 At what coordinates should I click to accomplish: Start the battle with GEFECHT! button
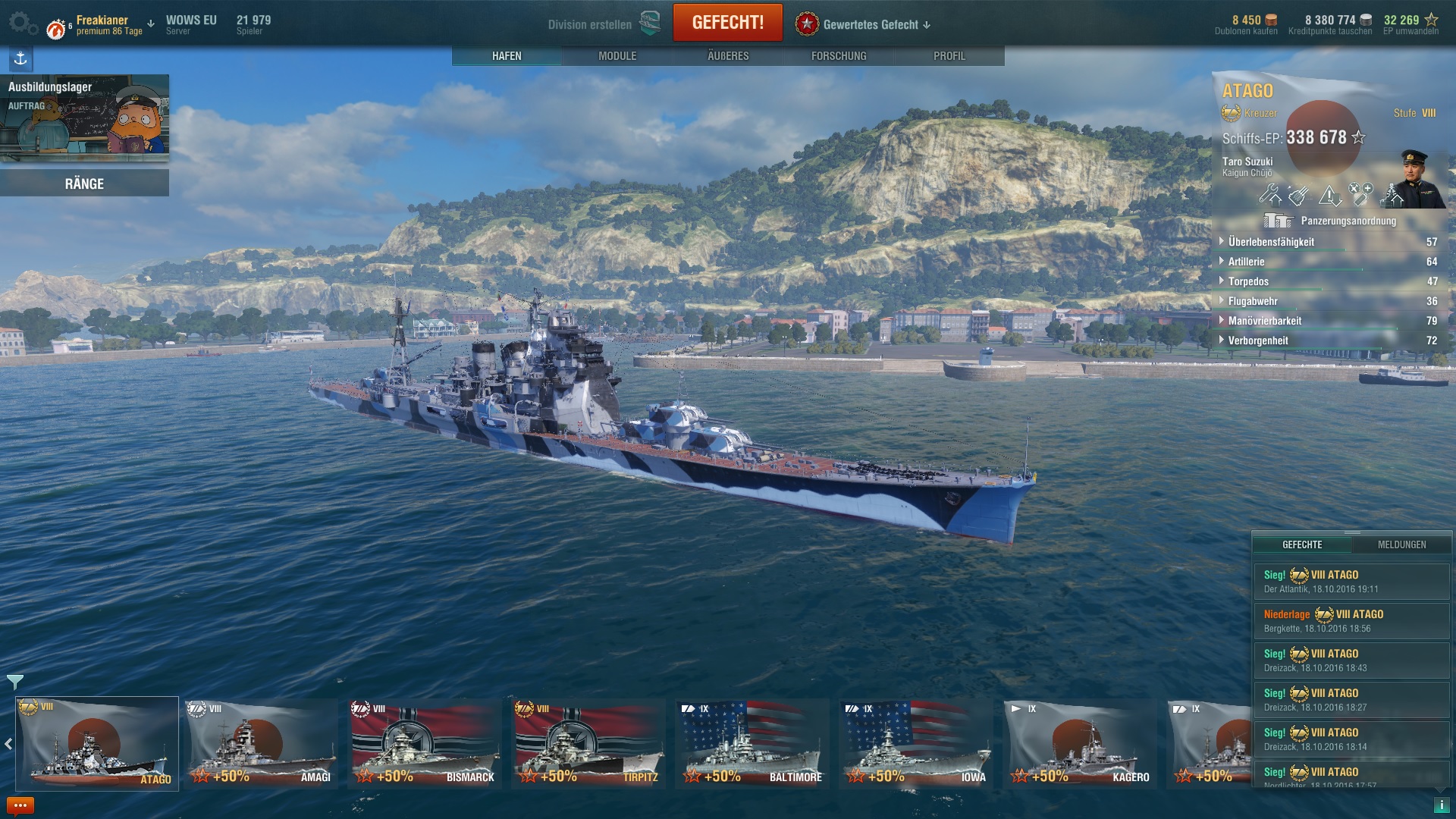727,23
